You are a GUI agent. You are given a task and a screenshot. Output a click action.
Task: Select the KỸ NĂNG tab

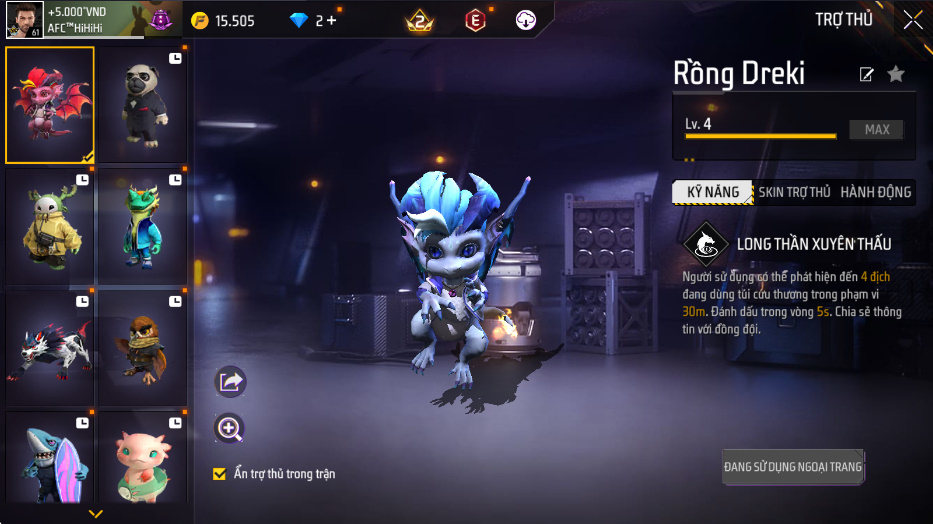point(712,192)
